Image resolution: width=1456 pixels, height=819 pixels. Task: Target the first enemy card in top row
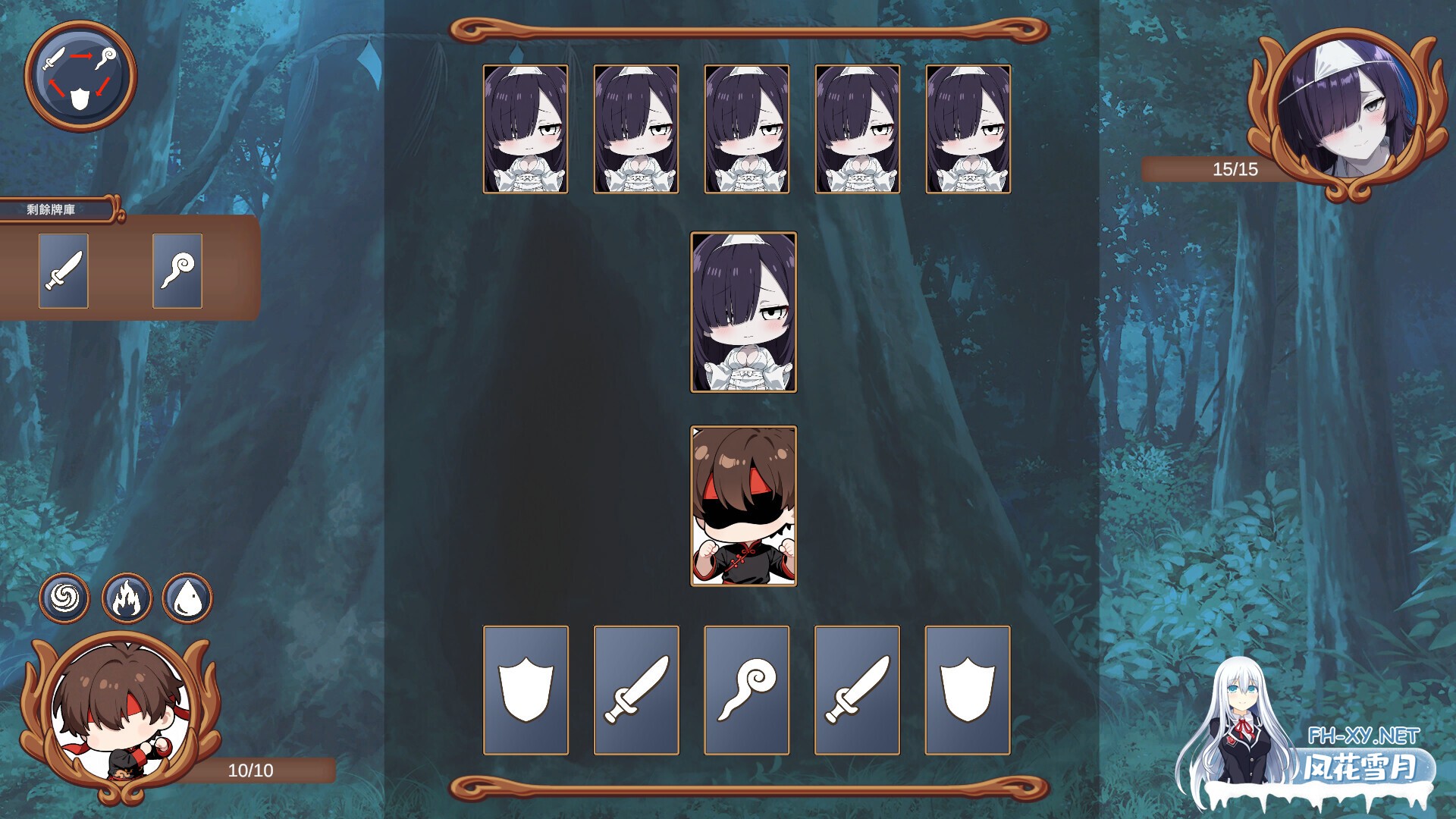[525, 130]
